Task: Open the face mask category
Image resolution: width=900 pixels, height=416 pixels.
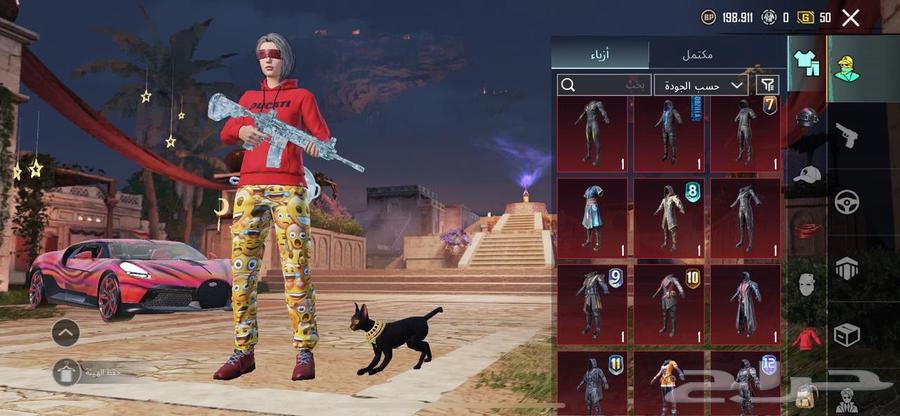Action: 807,284
